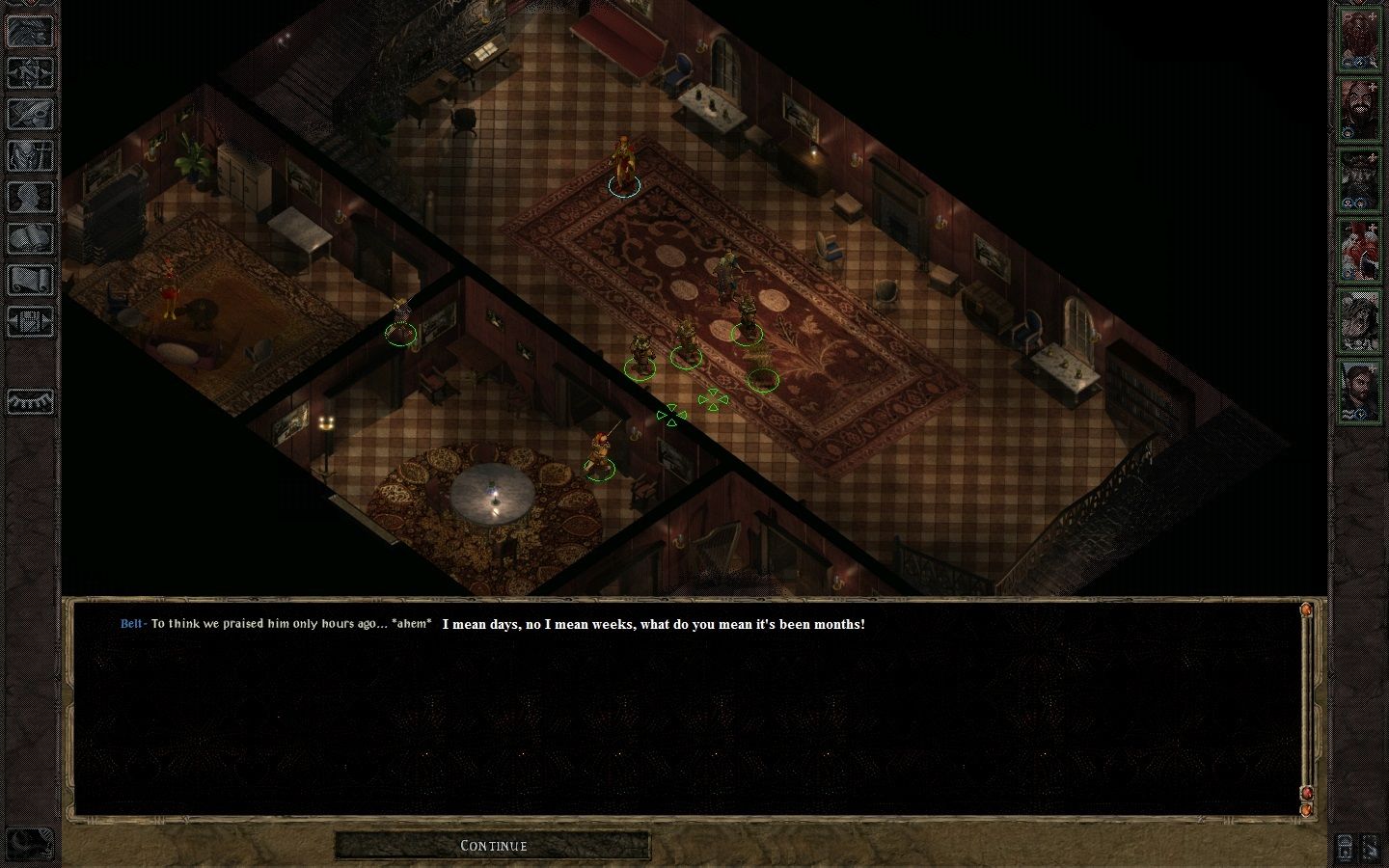Screen dimensions: 1389x868
Task: Select the smiling bearded man portrait
Action: pyautogui.click(x=1359, y=108)
